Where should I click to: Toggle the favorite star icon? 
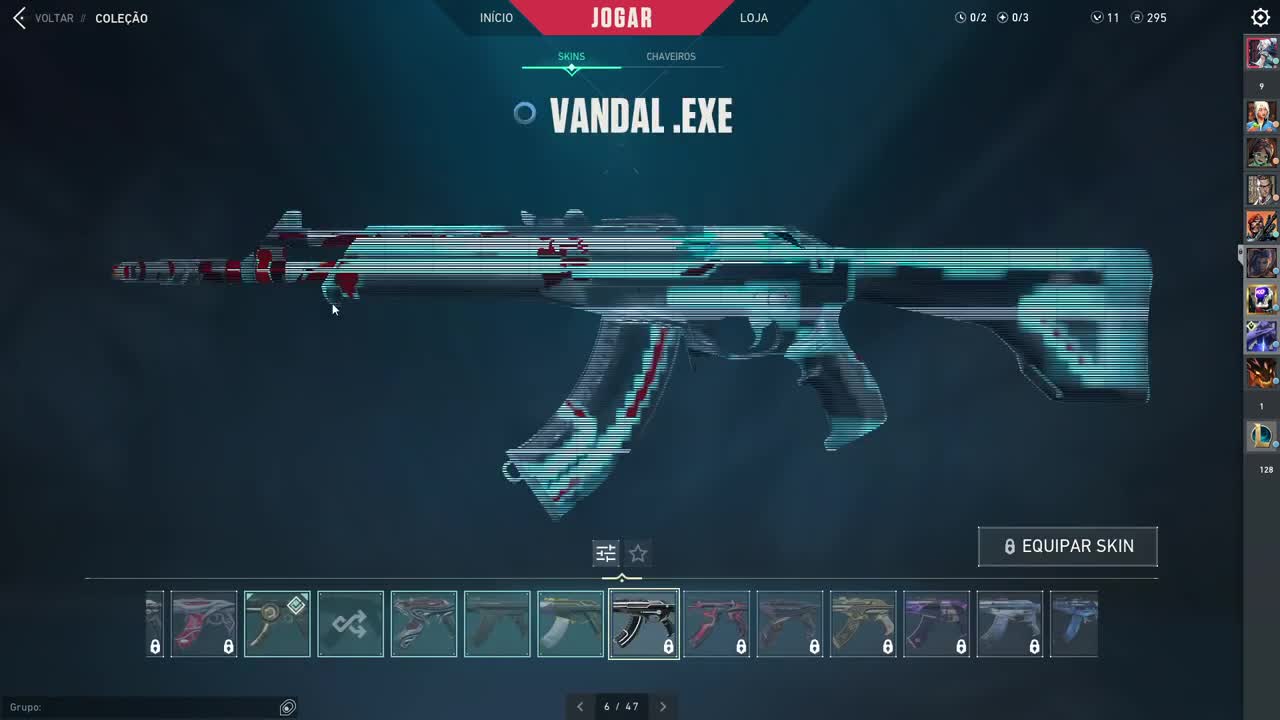638,553
